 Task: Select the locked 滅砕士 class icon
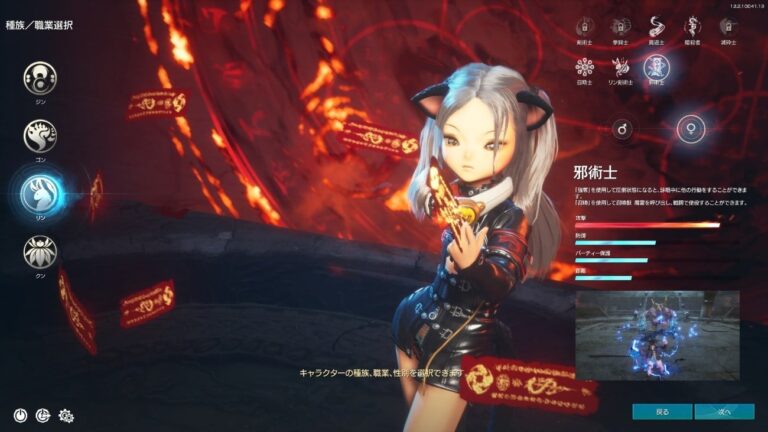pyautogui.click(x=726, y=27)
